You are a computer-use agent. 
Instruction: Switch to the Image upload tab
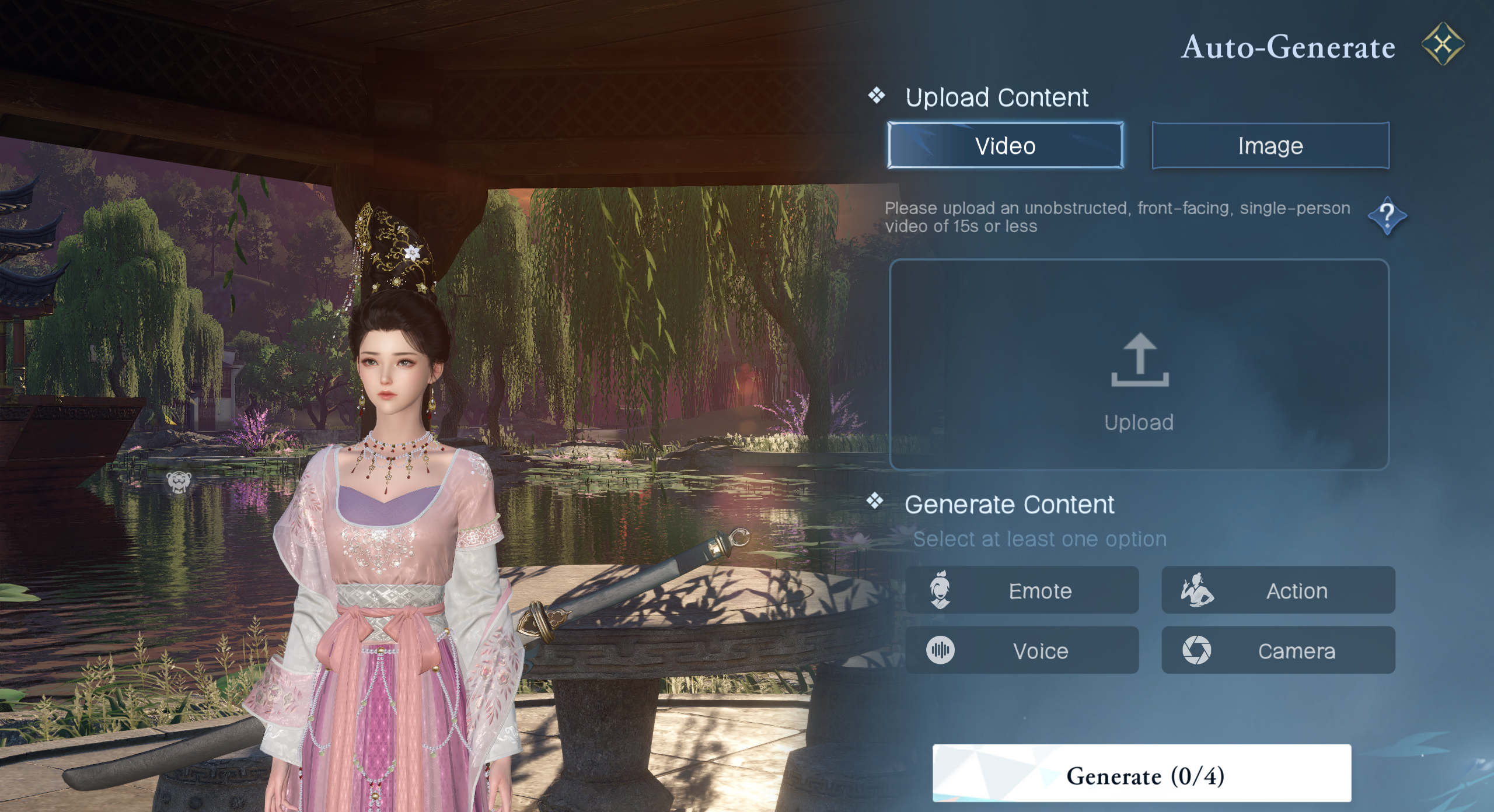pos(1270,146)
